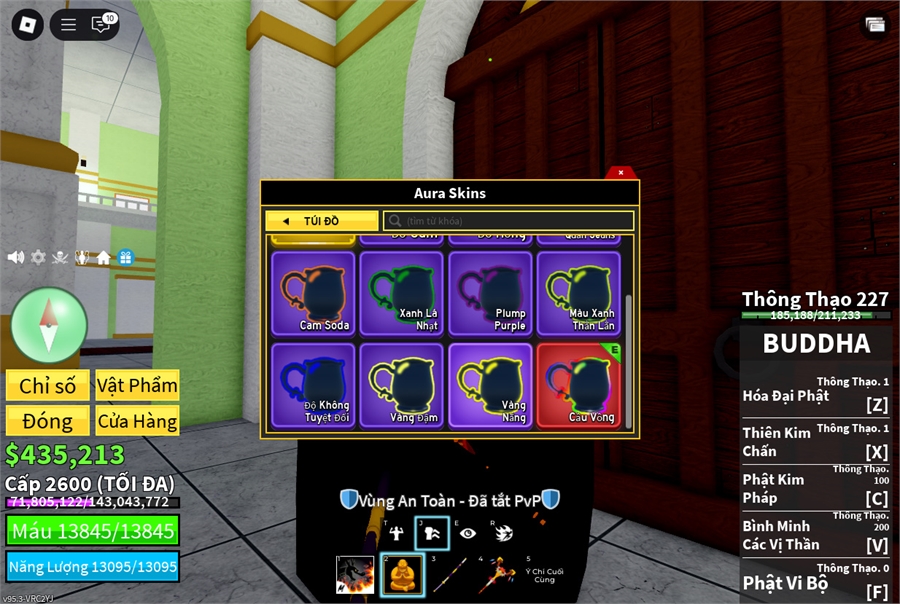
Task: Click the equipped Cầu Vồng aura skin
Action: pos(578,385)
